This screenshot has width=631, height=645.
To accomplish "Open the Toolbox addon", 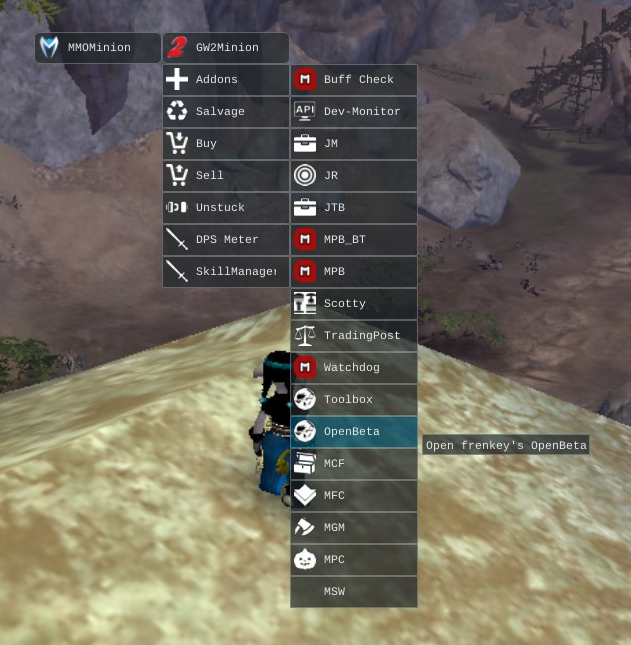I will 354,400.
